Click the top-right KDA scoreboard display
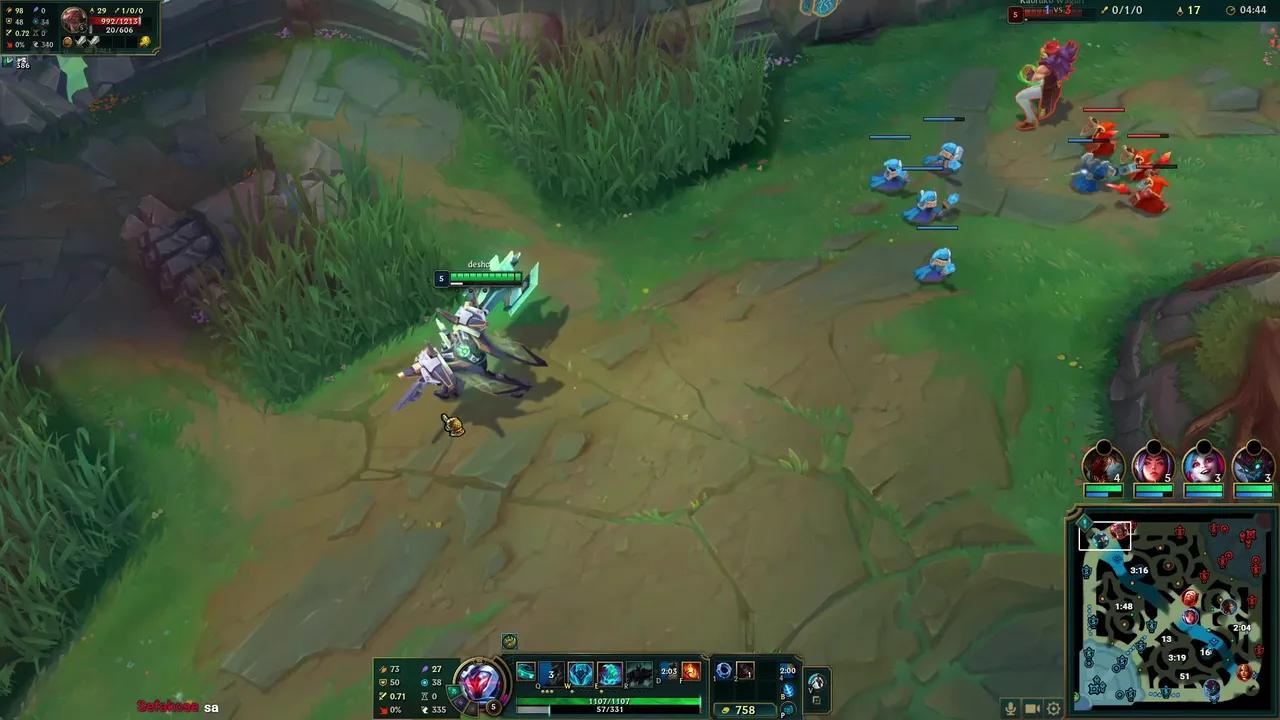Screen dimensions: 1280x720 coord(1127,10)
